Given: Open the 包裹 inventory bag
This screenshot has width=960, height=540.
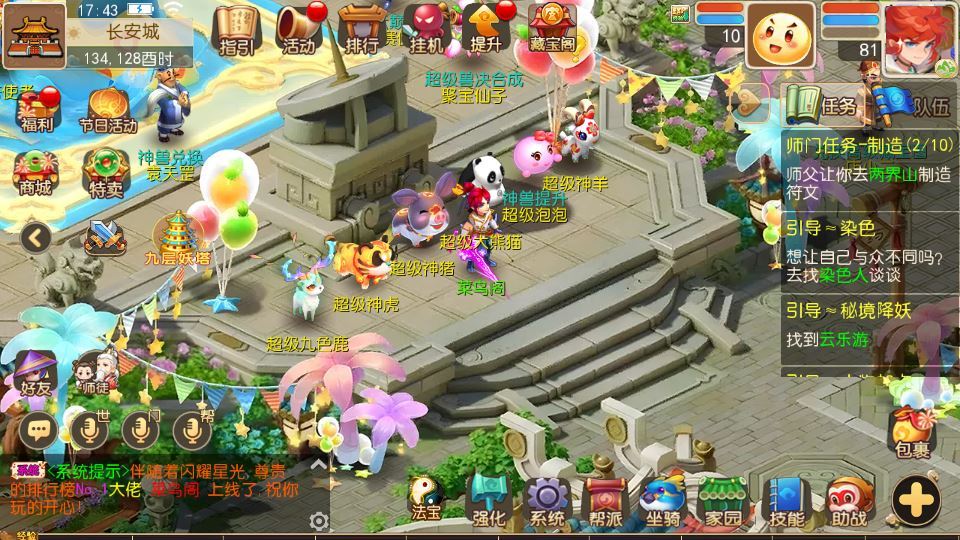Looking at the screenshot, I should click(912, 432).
